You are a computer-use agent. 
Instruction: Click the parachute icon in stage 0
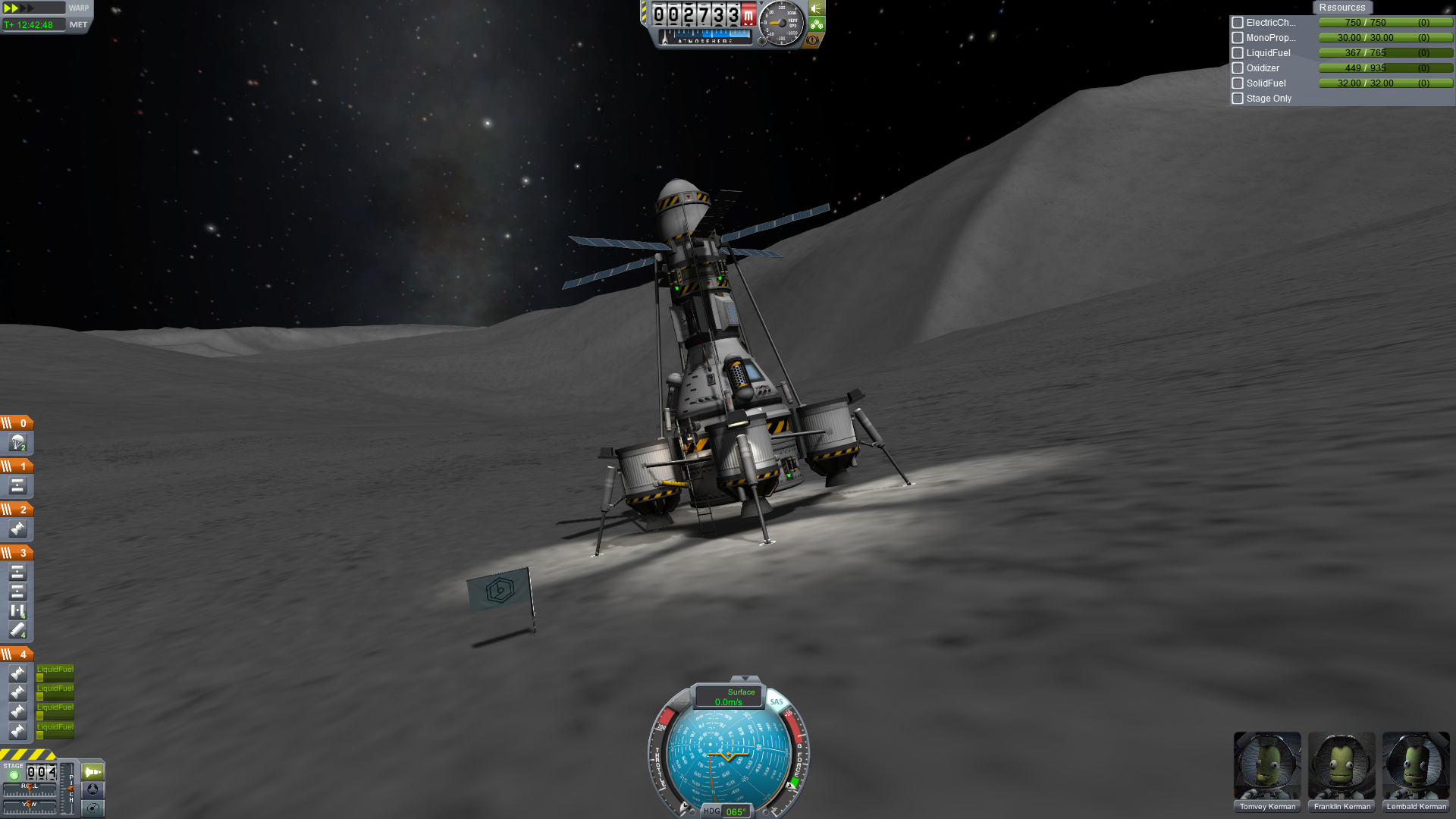pos(17,442)
